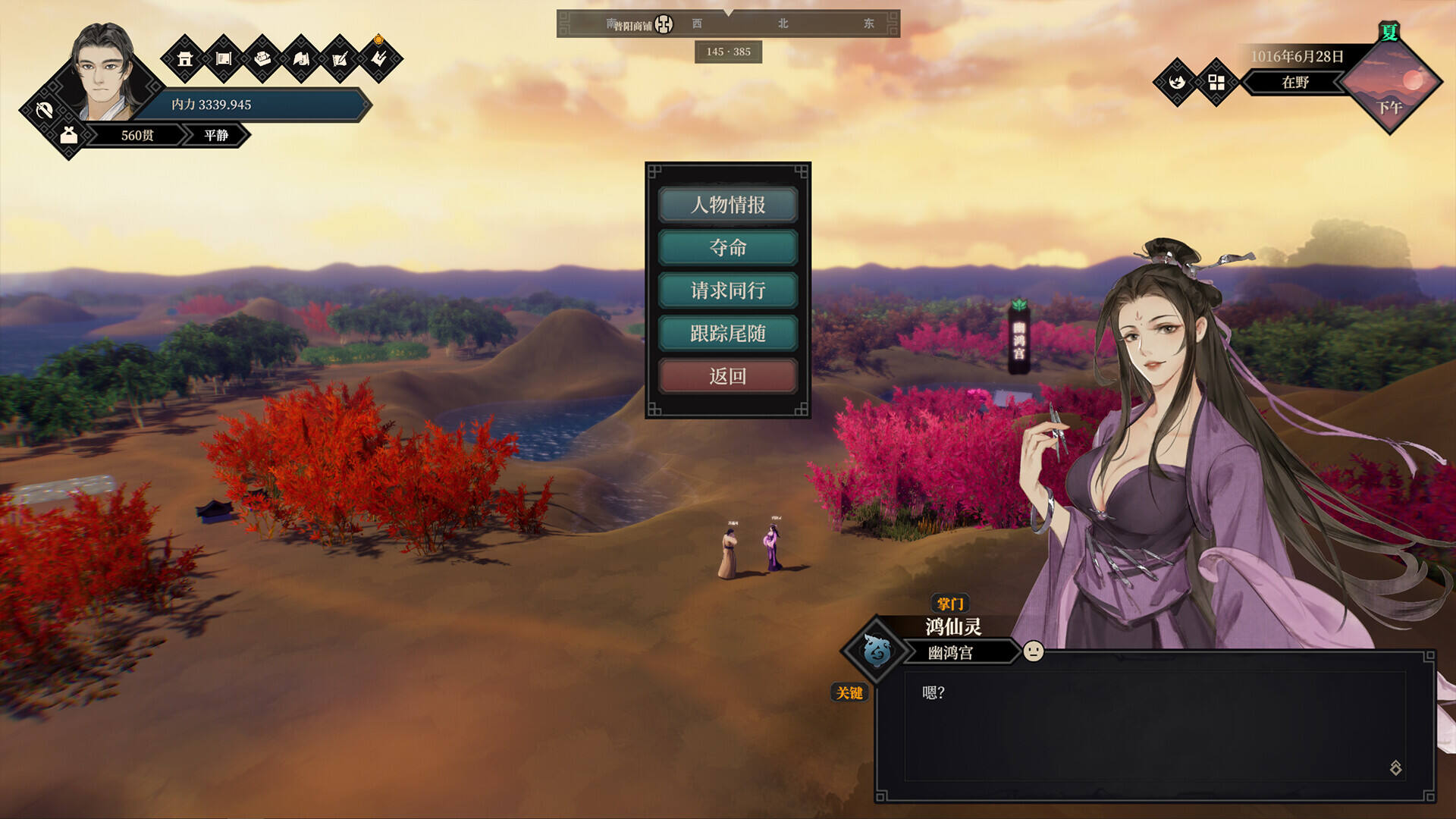Image resolution: width=1456 pixels, height=819 pixels.
Task: Click the neutral face mood icon
Action: click(1033, 651)
